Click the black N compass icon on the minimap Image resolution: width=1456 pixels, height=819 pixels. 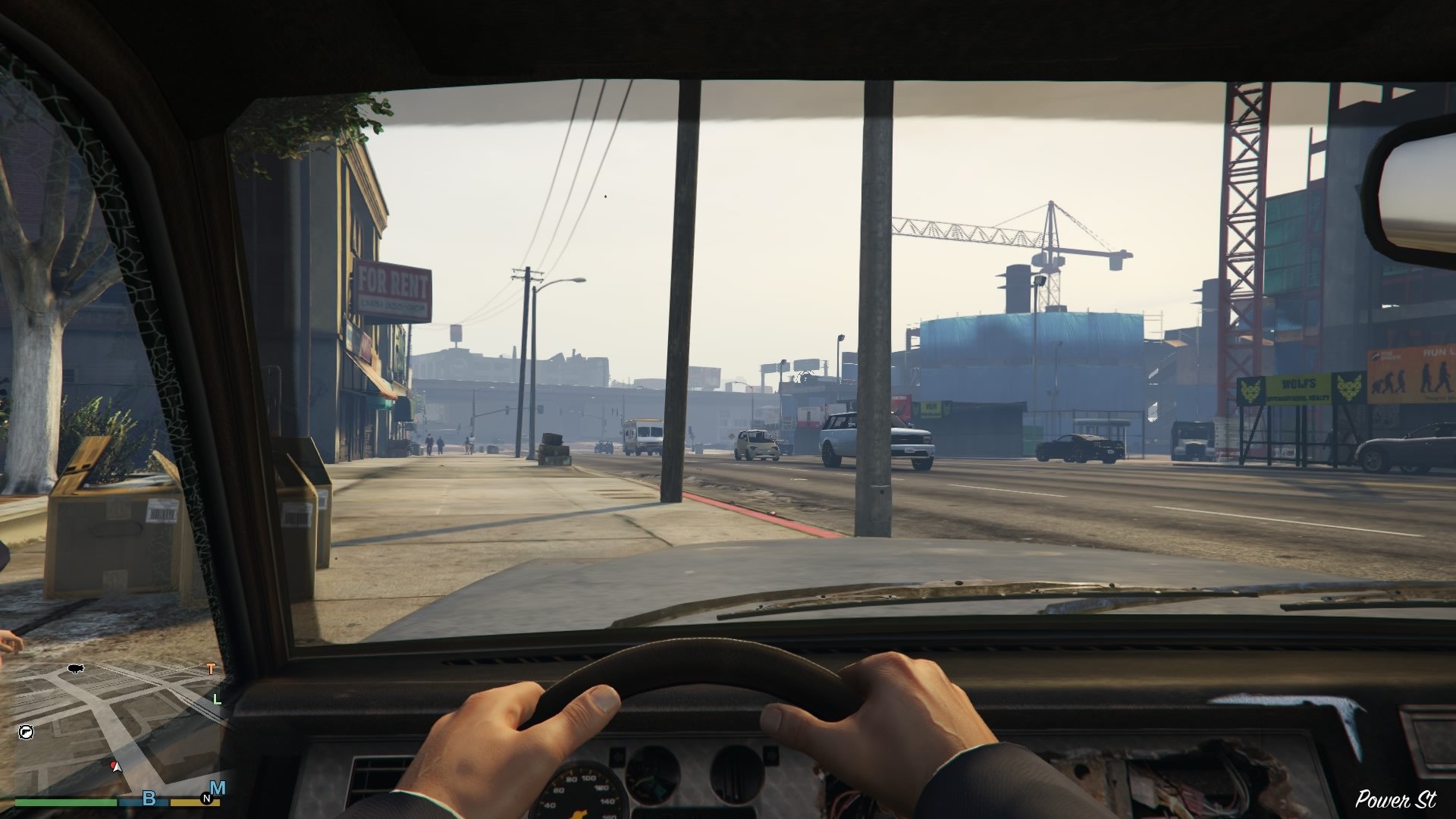pos(206,797)
